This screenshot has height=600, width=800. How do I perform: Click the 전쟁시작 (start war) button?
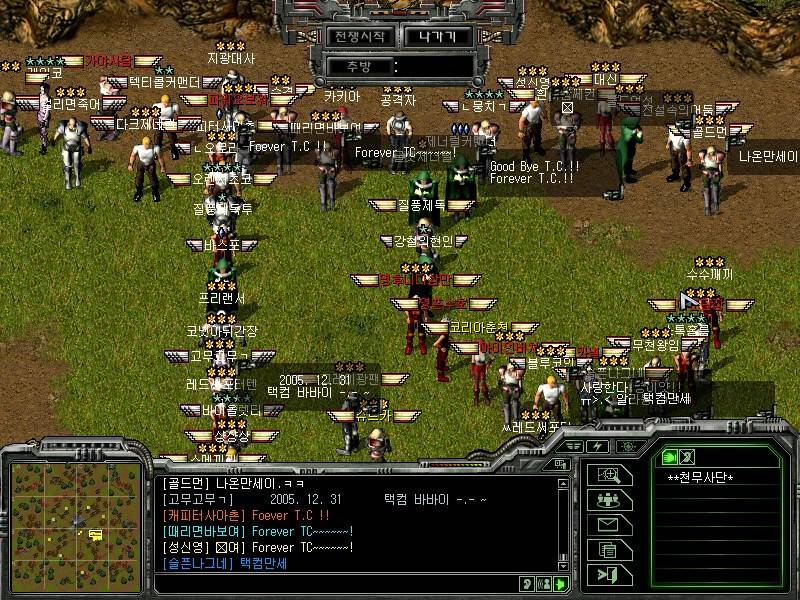tap(358, 36)
